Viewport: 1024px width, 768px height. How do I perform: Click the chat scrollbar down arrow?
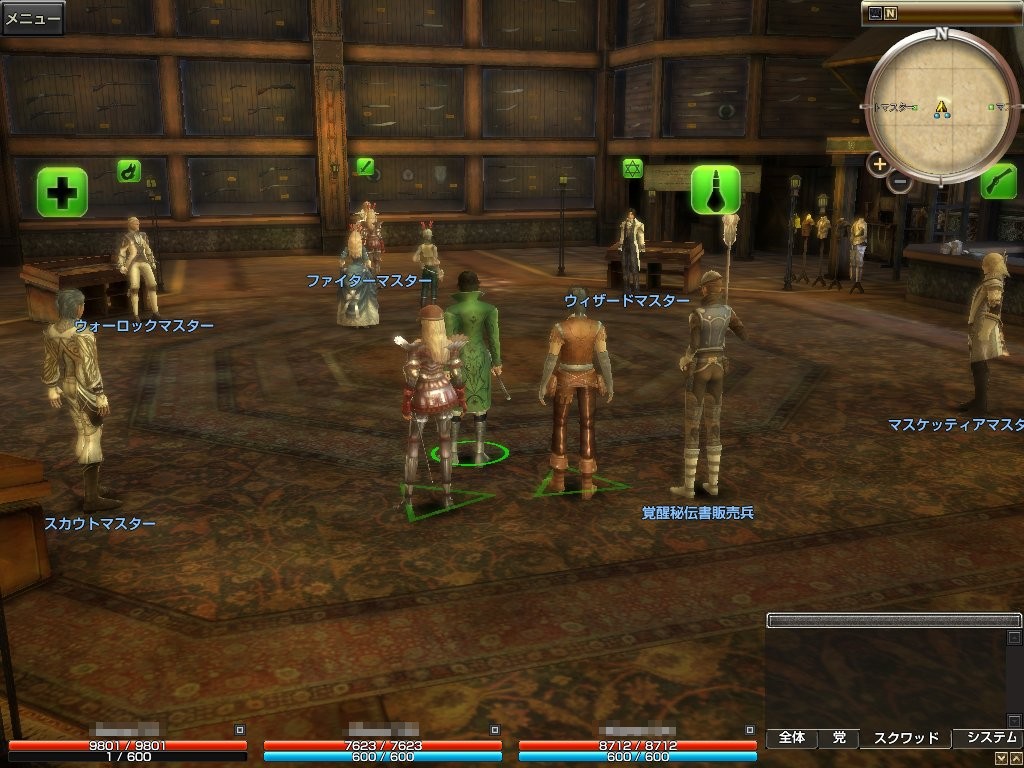coord(1014,720)
